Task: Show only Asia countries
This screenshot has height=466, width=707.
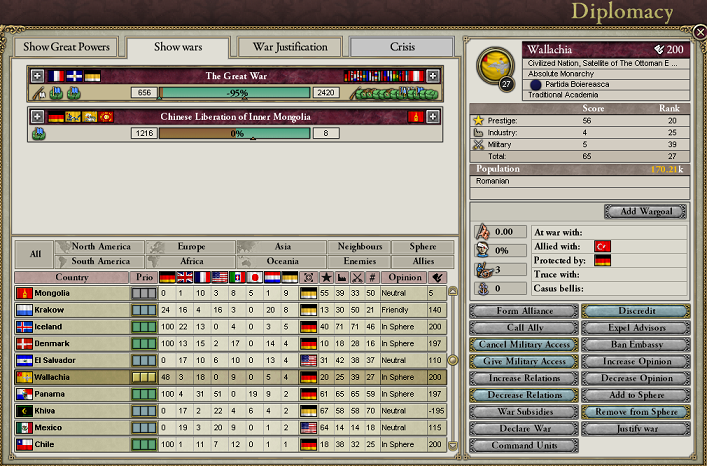Action: click(283, 246)
